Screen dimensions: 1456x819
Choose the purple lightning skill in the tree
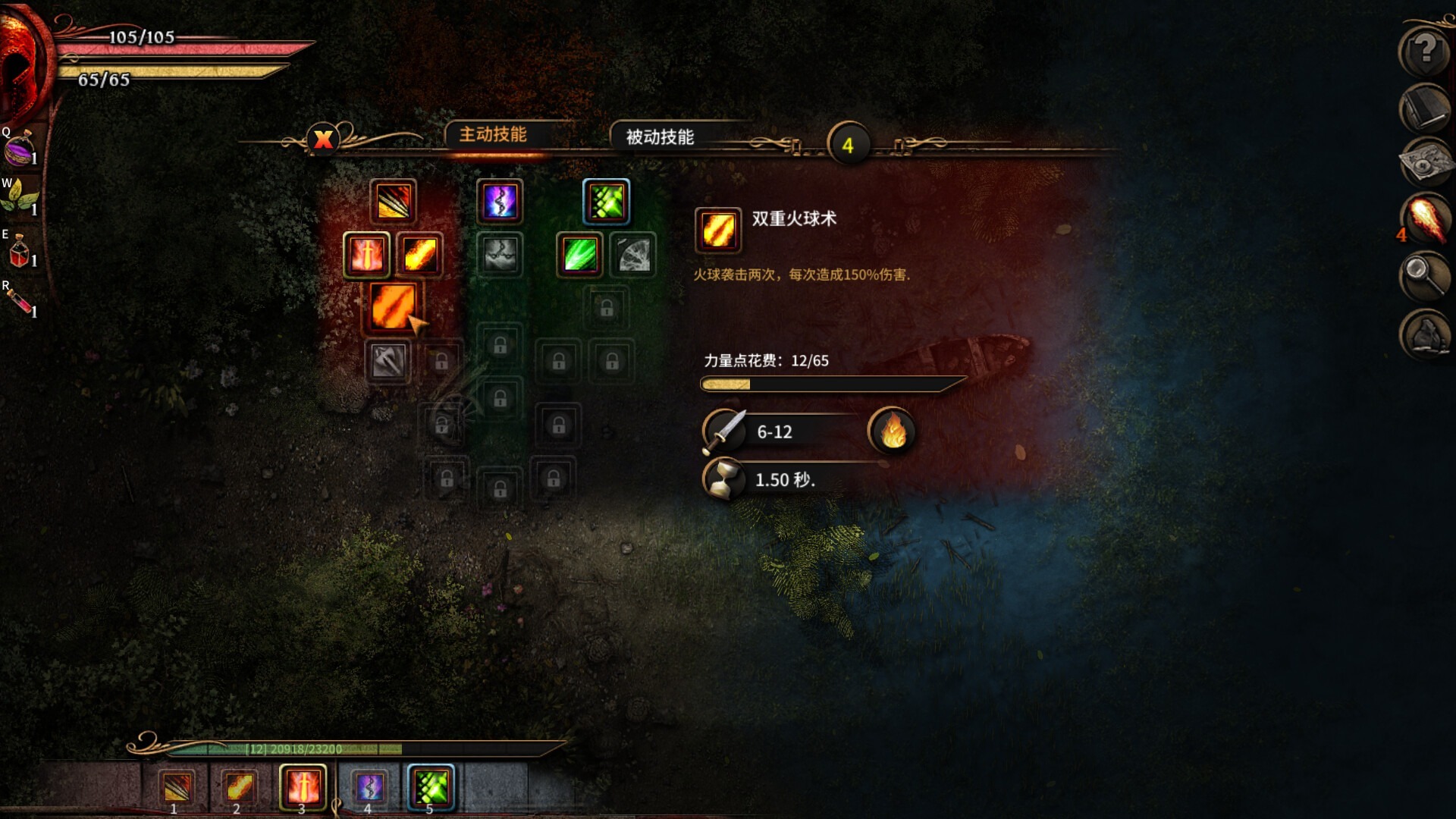[x=500, y=201]
